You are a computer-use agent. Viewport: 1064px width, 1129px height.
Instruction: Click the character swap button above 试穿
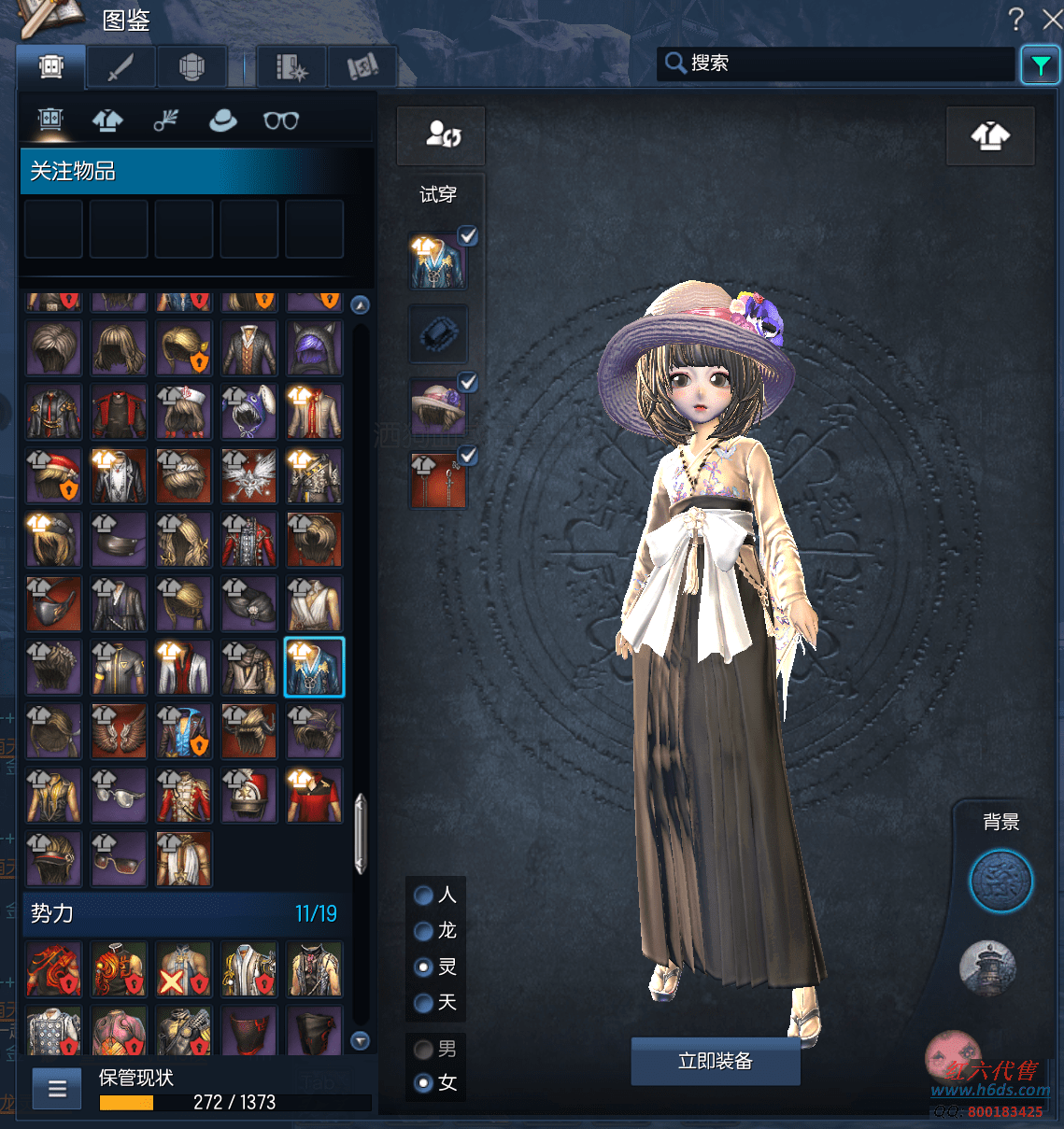[441, 135]
